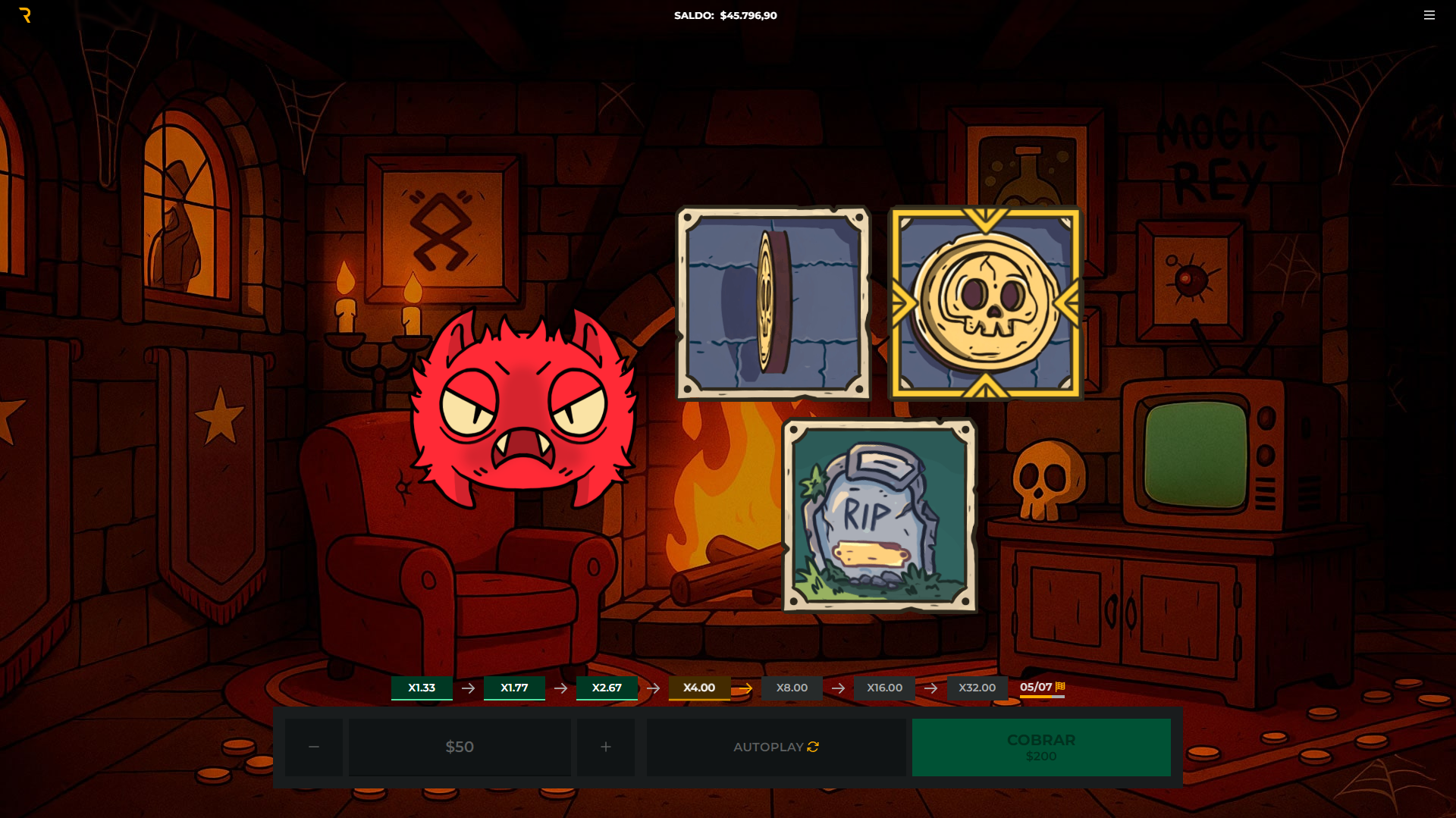The height and width of the screenshot is (818, 1456).
Task: Pick the RIP tombstone tile
Action: pyautogui.click(x=880, y=516)
